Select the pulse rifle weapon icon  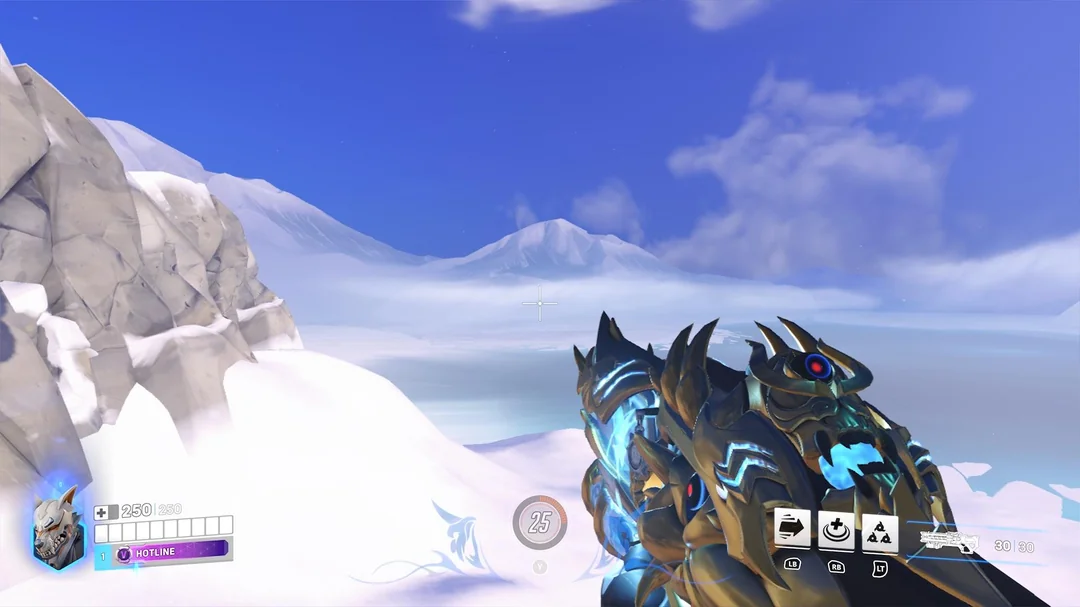point(949,544)
